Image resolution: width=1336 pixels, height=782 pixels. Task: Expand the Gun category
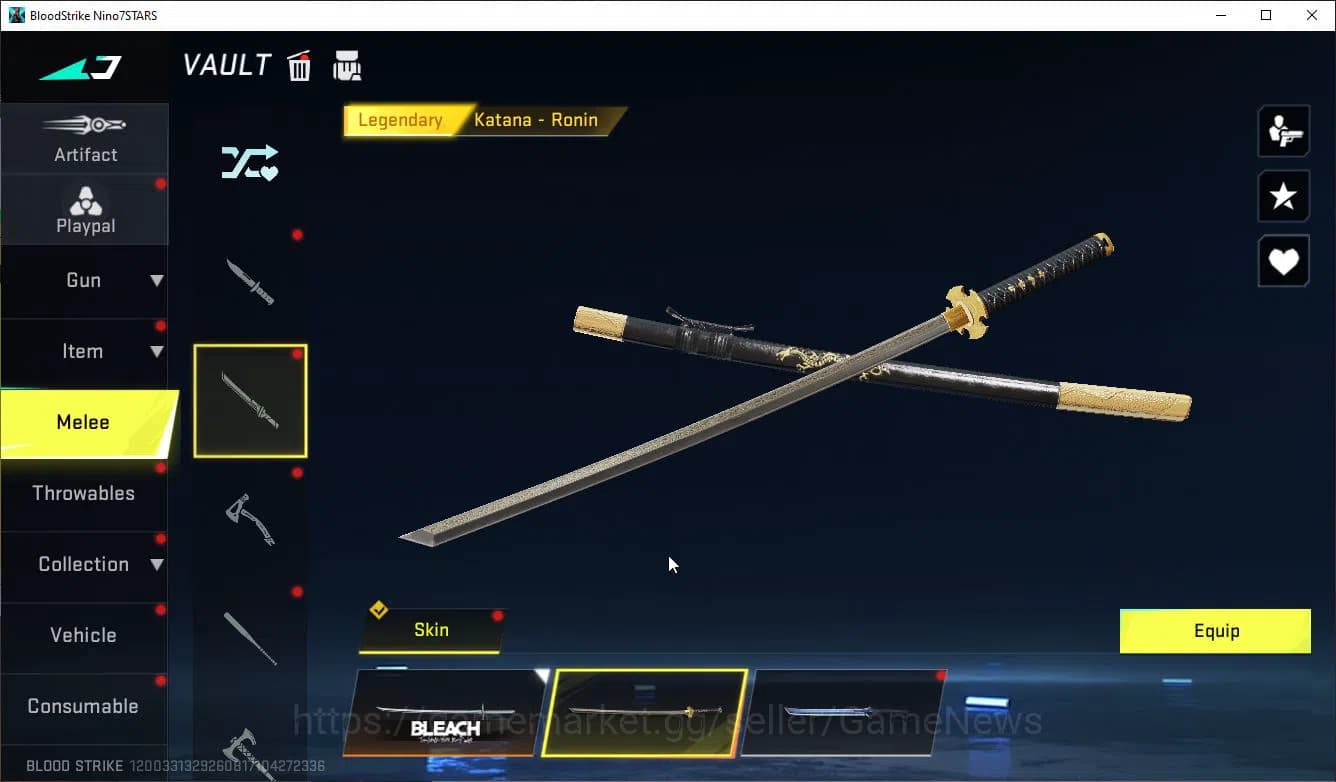coord(85,281)
